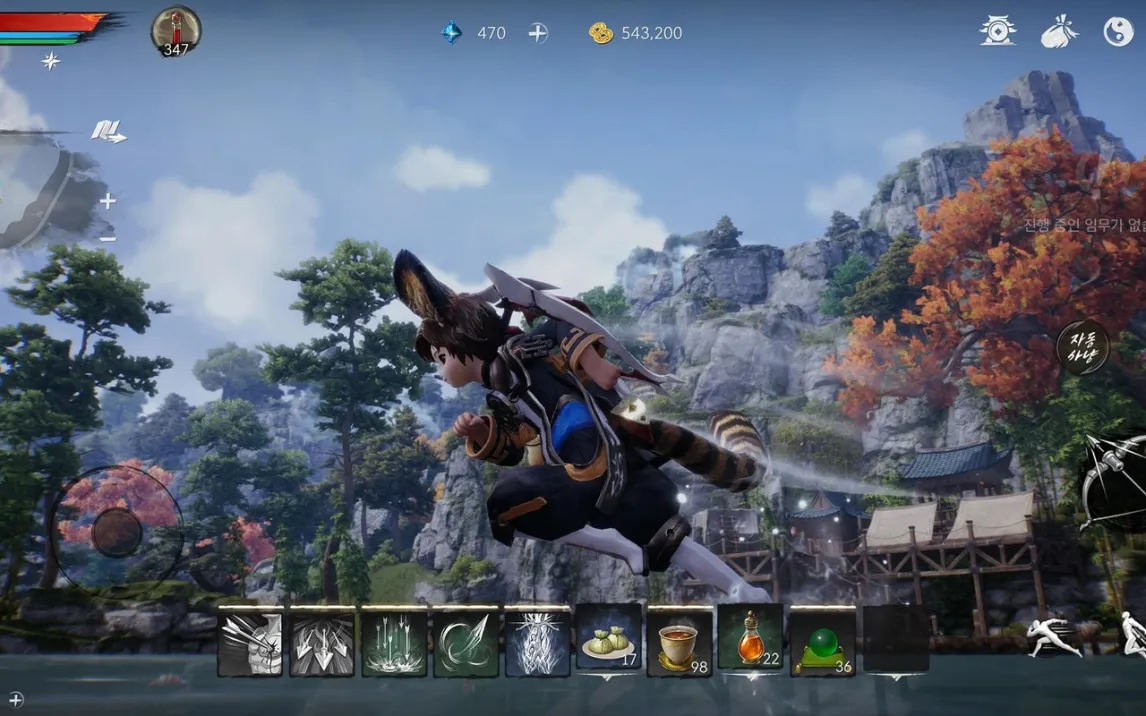Drink the tea cup item
The height and width of the screenshot is (716, 1146).
(x=680, y=640)
